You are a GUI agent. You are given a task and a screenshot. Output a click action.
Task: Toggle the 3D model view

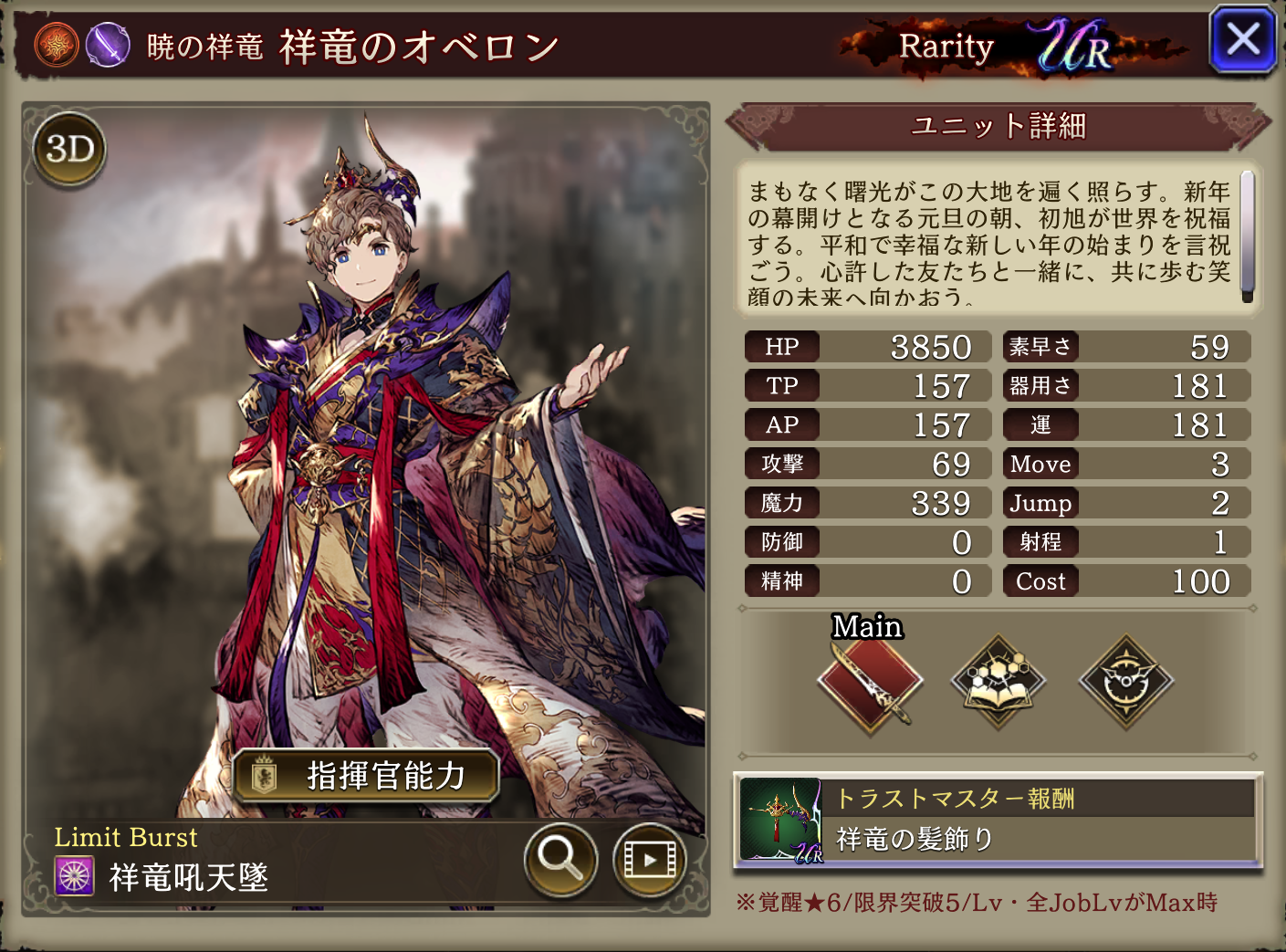70,149
